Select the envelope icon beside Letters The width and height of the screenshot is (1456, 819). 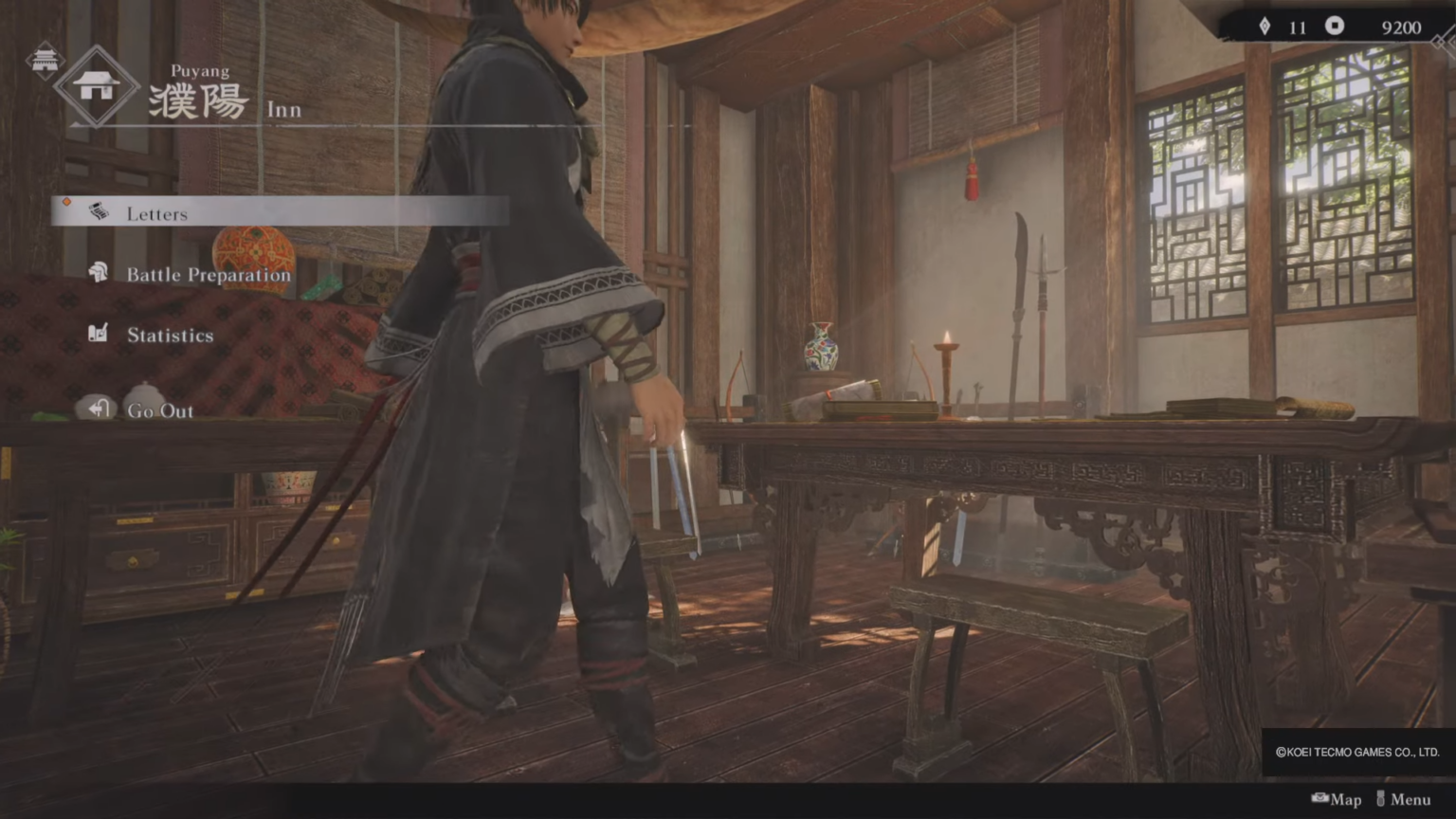(98, 212)
